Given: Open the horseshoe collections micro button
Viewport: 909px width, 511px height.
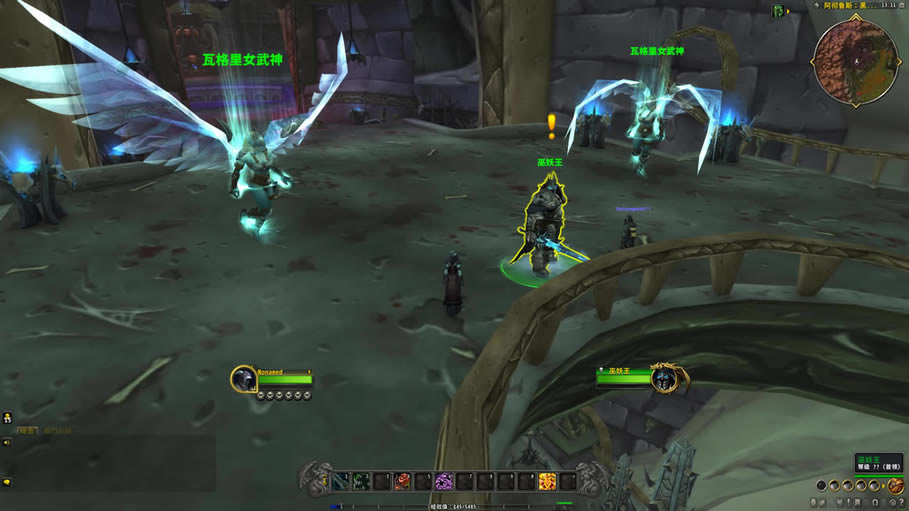Looking at the screenshot, I should pyautogui.click(x=873, y=501).
